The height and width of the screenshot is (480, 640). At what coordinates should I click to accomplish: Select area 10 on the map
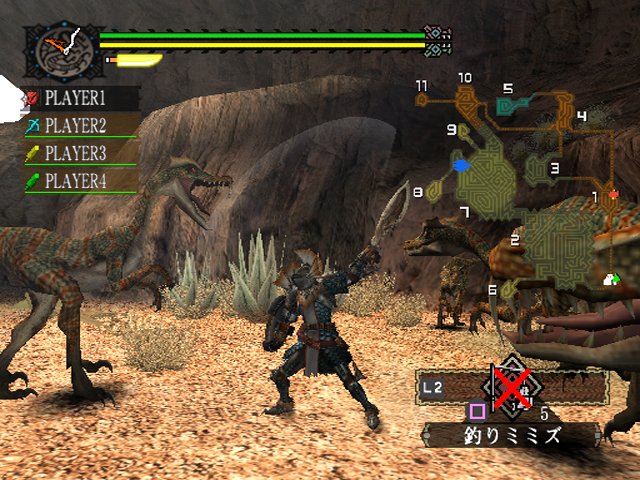point(465,96)
